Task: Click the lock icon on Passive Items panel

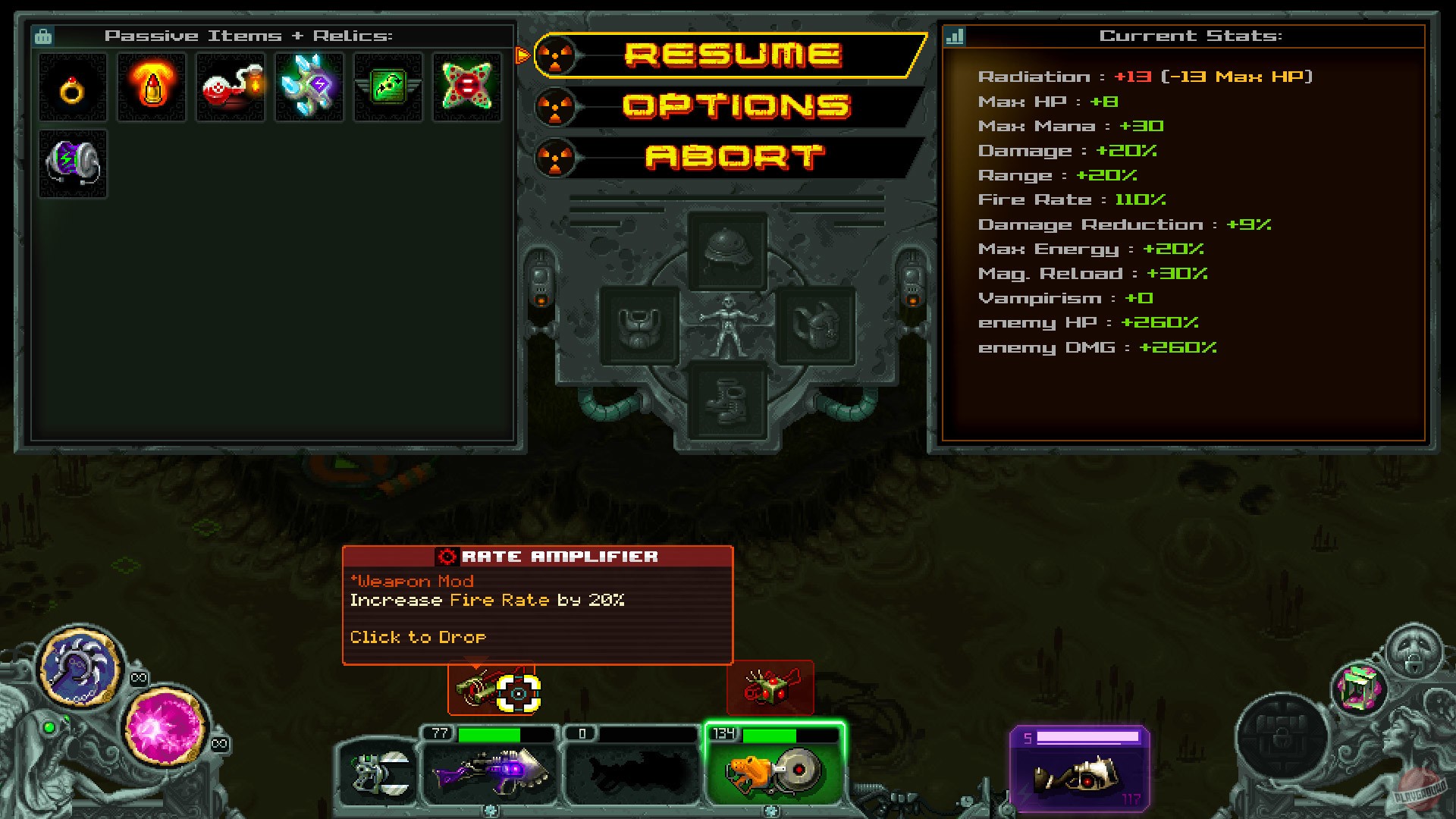Action: (44, 35)
